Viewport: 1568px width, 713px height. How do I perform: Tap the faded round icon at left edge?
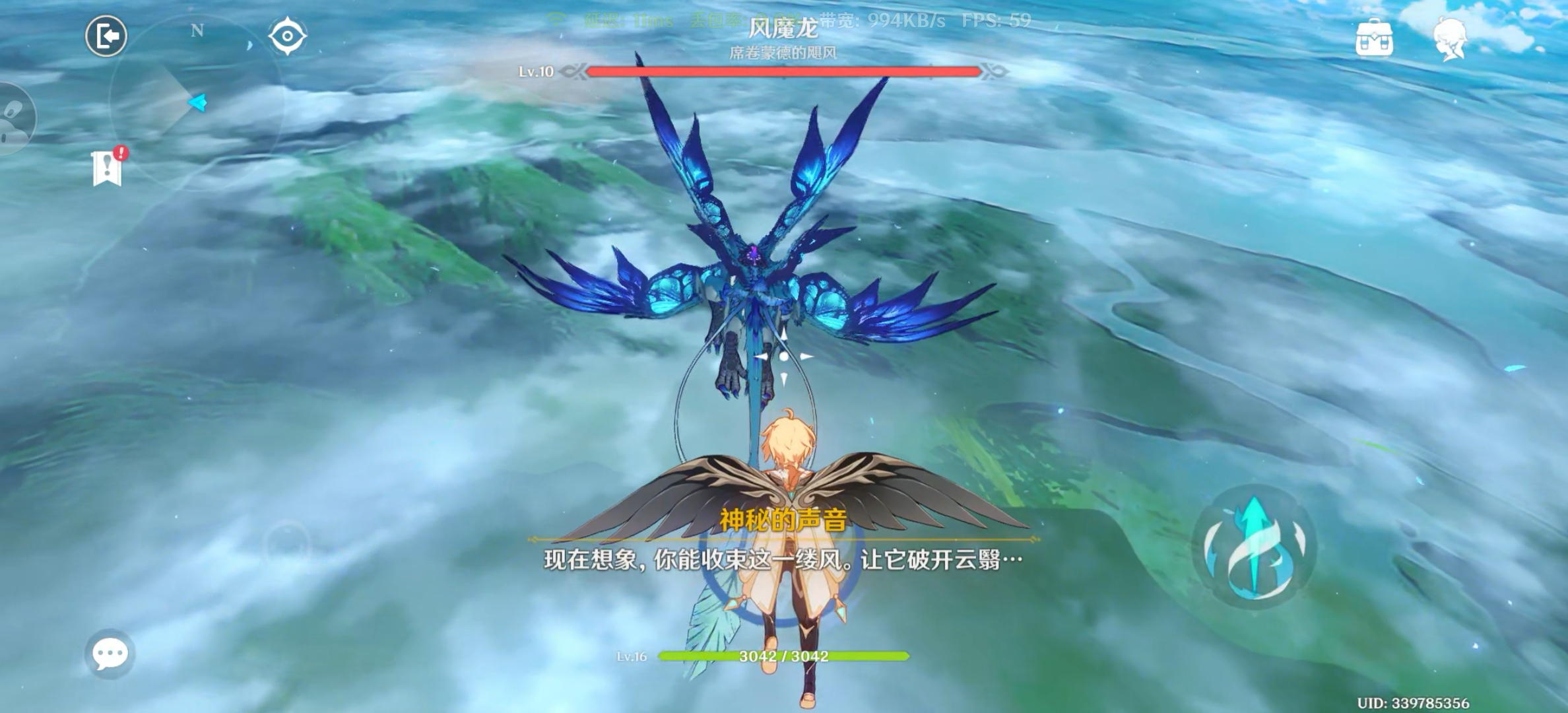pos(15,119)
